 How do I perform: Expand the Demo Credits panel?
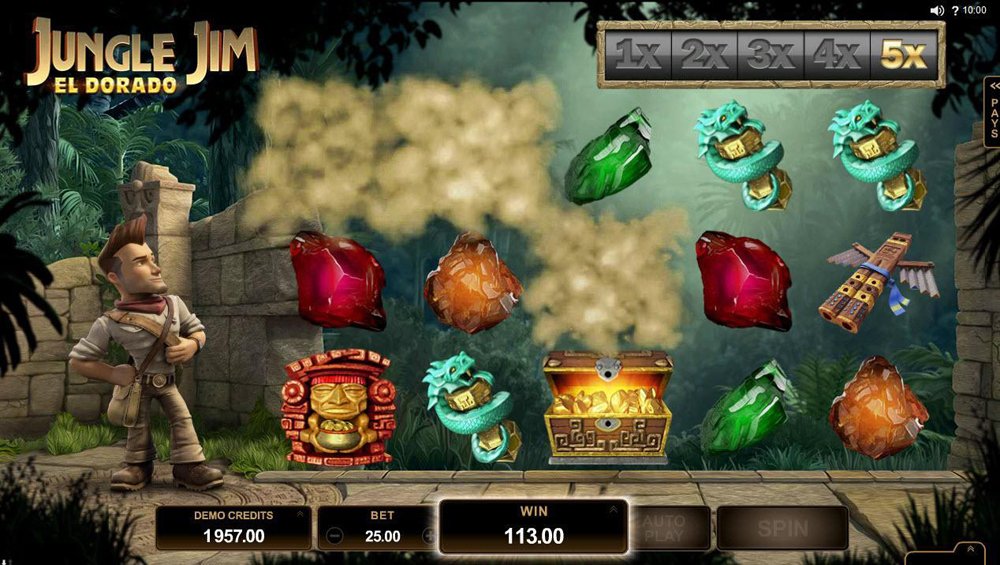298,514
